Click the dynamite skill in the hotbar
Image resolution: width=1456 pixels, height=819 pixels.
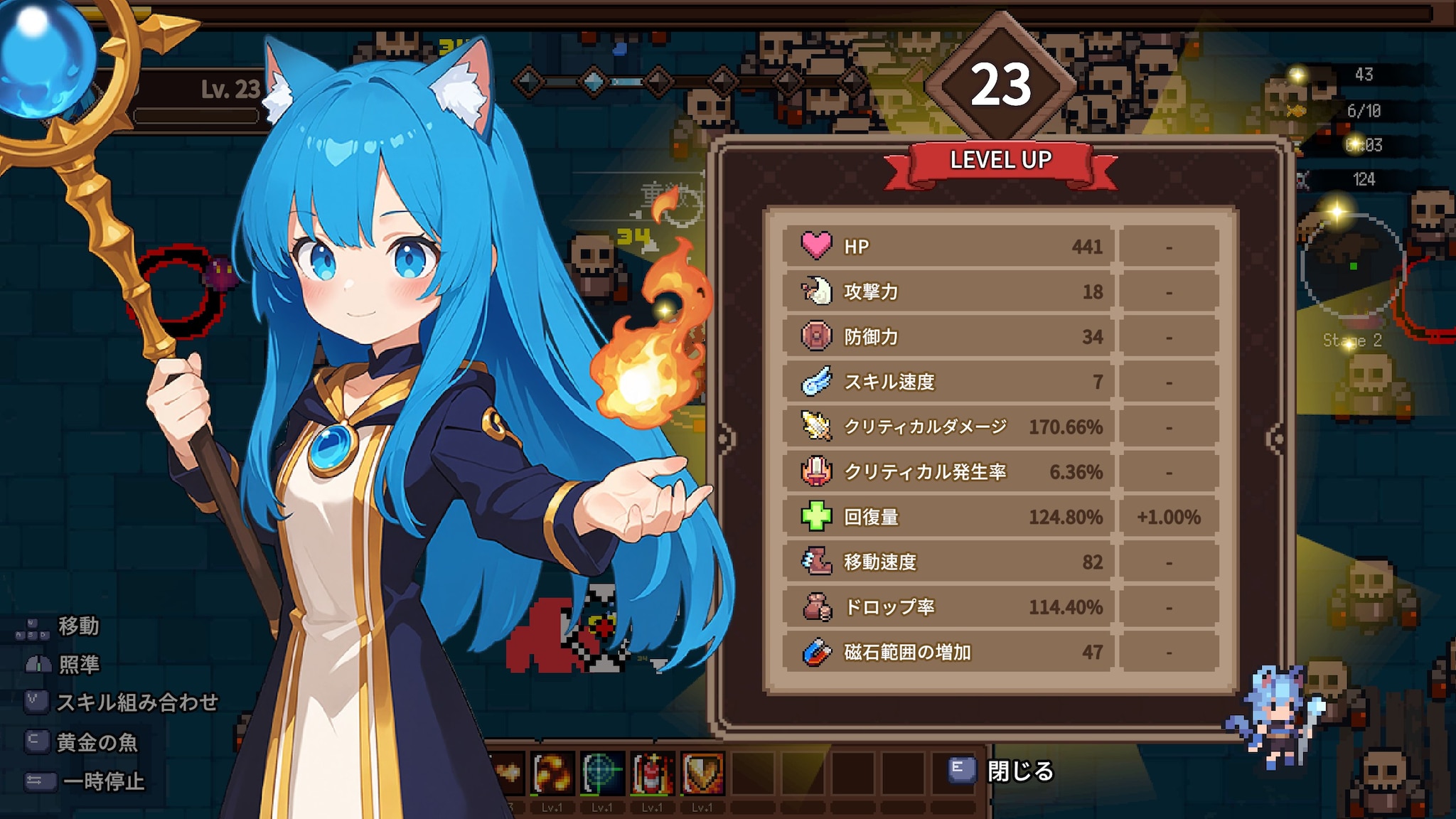653,770
